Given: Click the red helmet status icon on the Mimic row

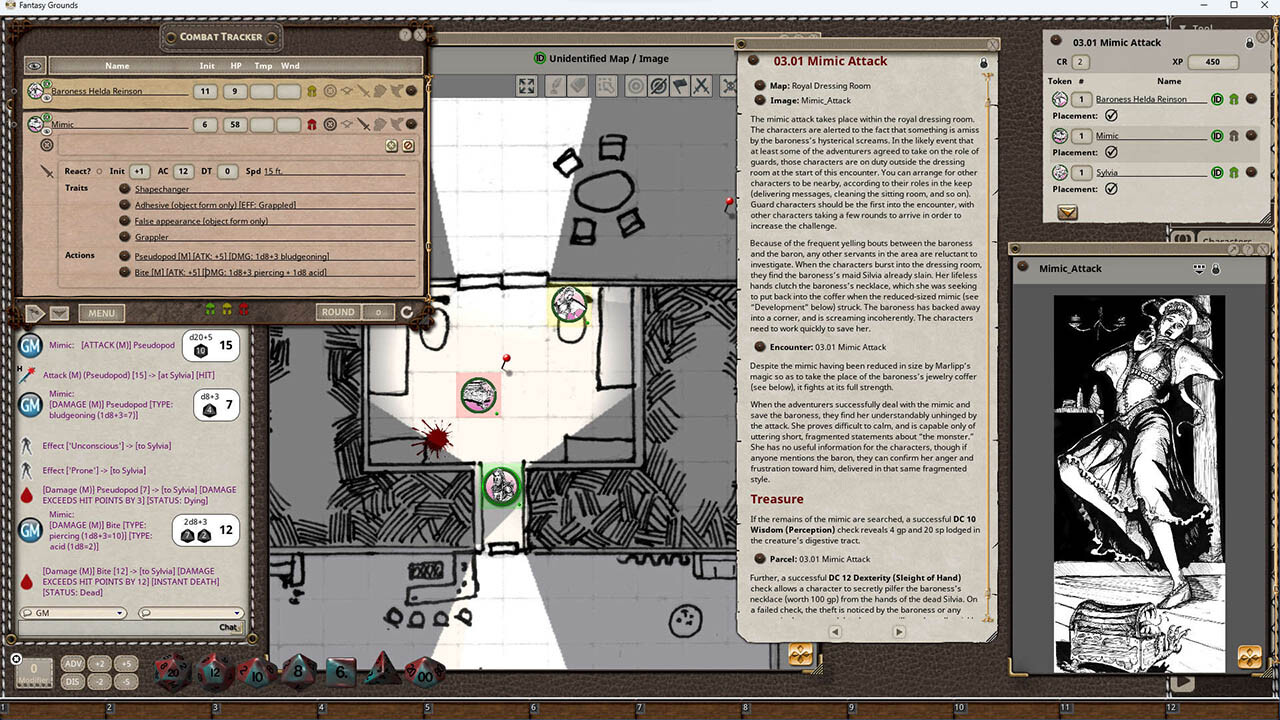Looking at the screenshot, I should 312,123.
